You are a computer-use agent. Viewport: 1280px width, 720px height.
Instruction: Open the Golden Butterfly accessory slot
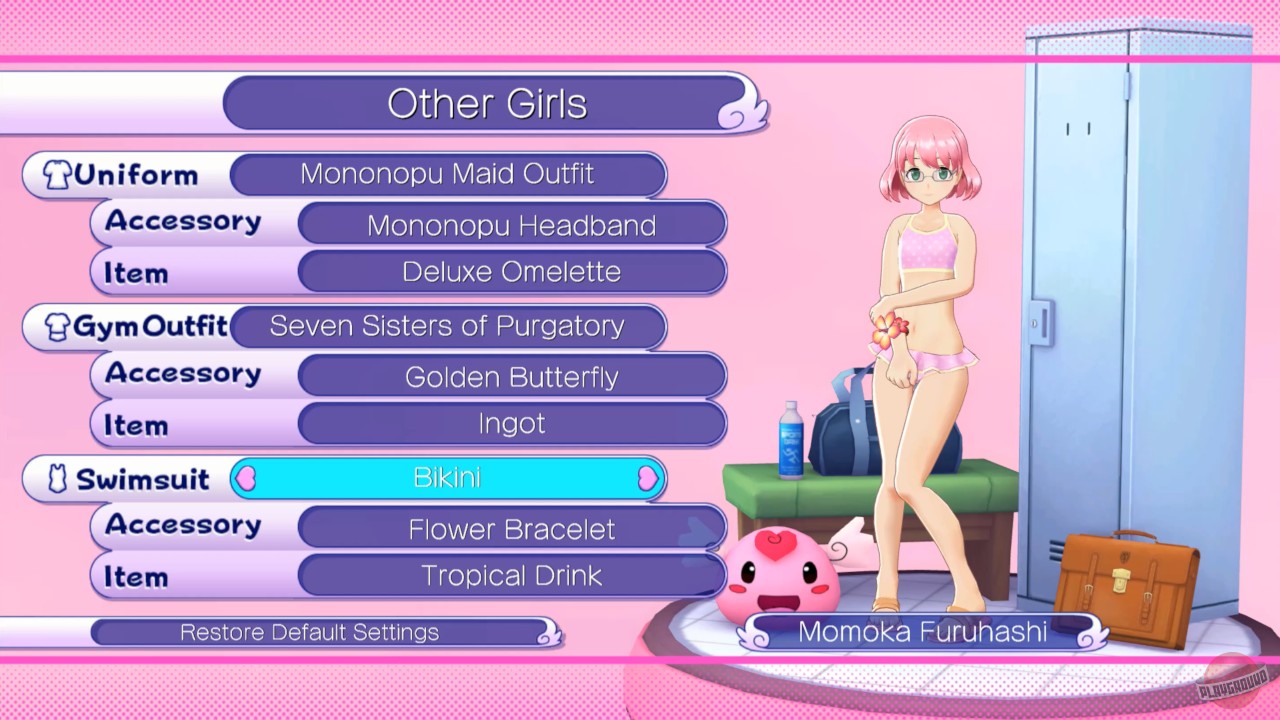[x=511, y=377]
